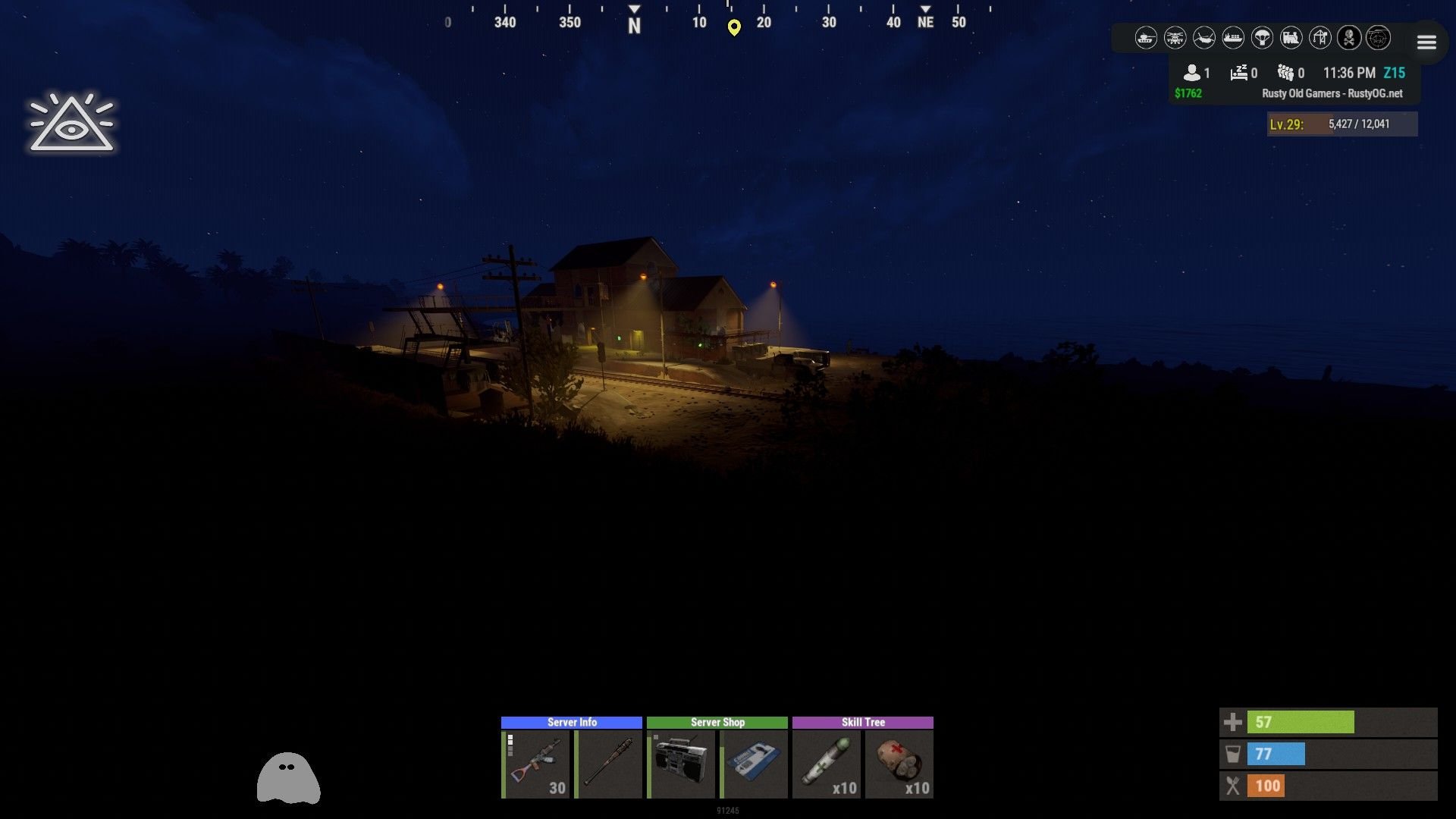Equip the baseball bat from hotbar

609,764
